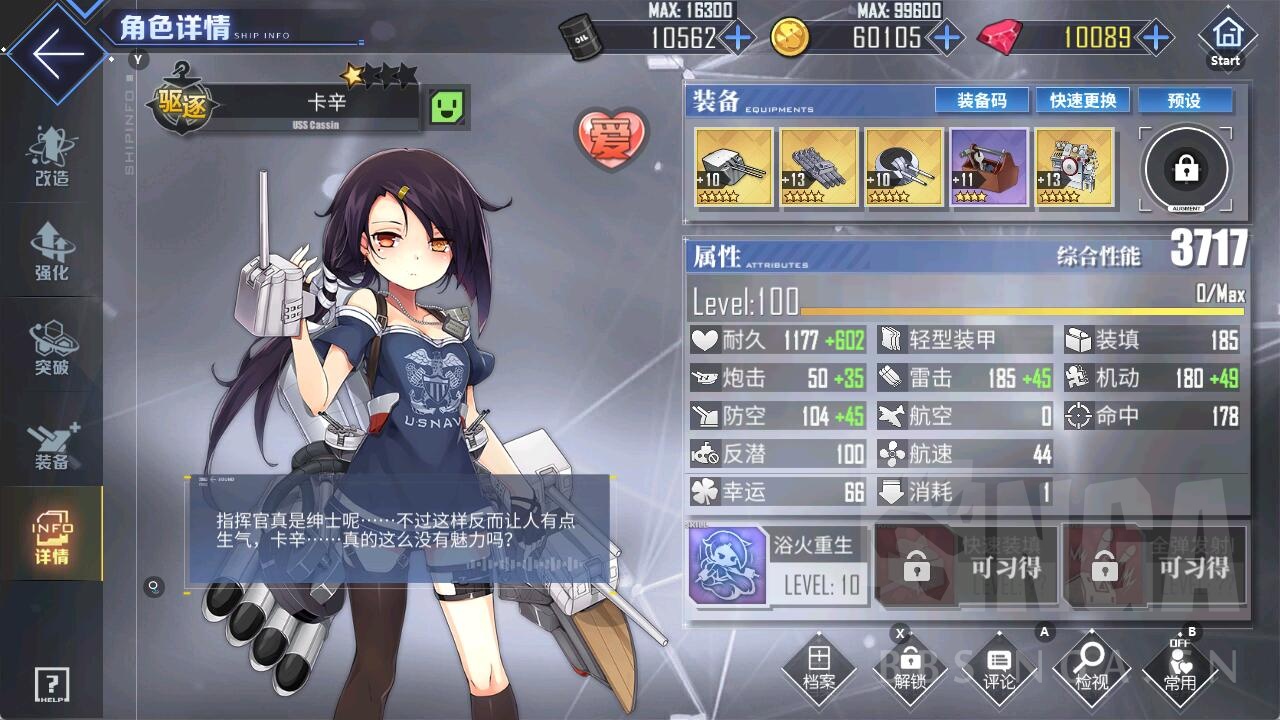The height and width of the screenshot is (720, 1280).
Task: Select the purple toolbox equipment slot
Action: click(x=988, y=166)
